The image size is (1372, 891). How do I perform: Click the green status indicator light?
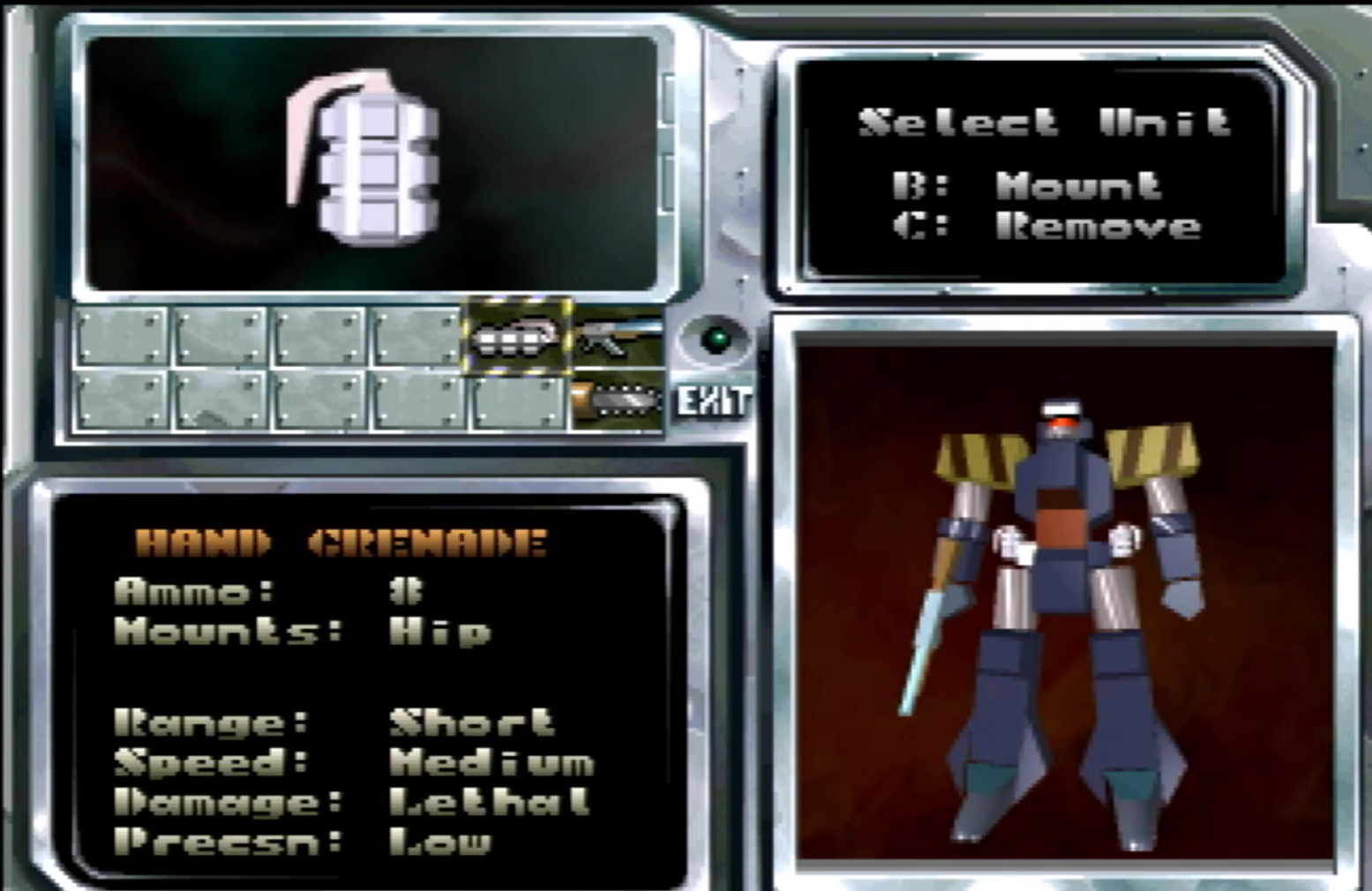point(715,340)
